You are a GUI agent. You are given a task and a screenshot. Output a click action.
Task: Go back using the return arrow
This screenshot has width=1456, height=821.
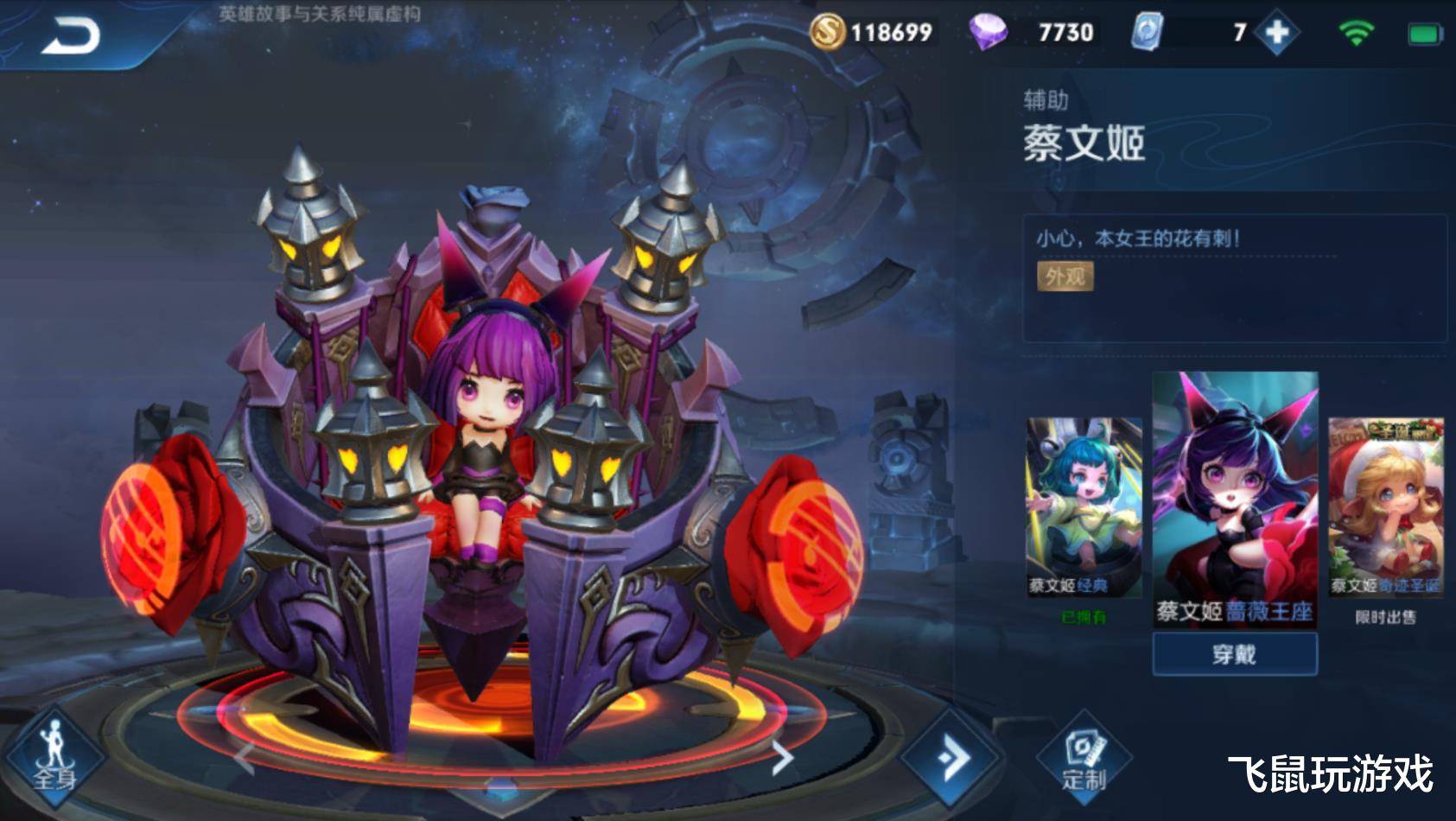click(x=71, y=36)
